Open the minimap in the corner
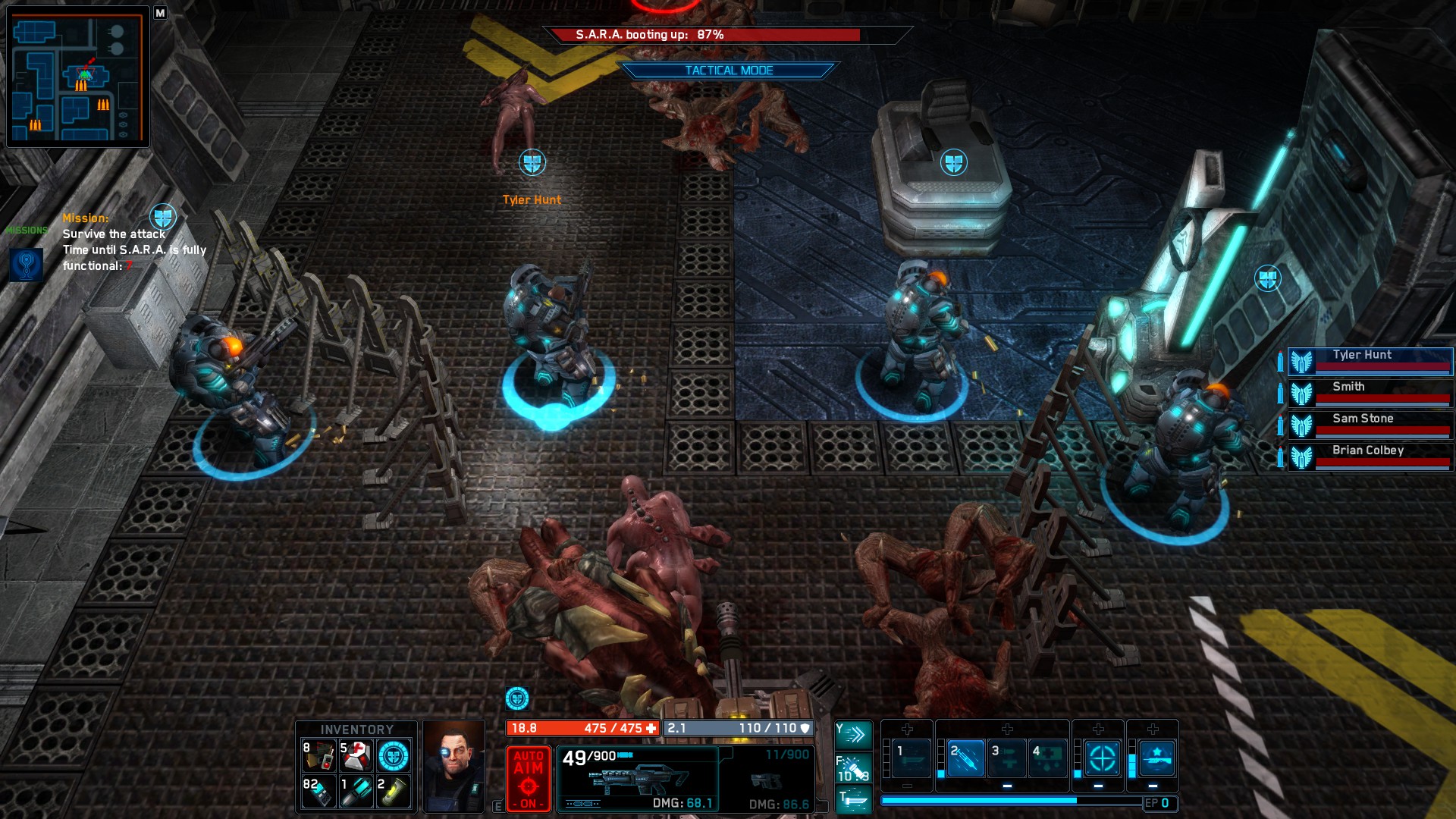The height and width of the screenshot is (819, 1456). pos(77,77)
